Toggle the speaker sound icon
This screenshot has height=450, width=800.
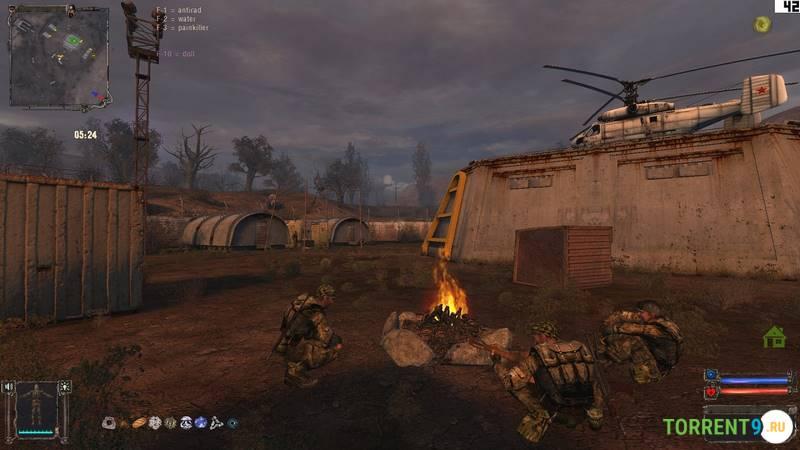[10, 386]
